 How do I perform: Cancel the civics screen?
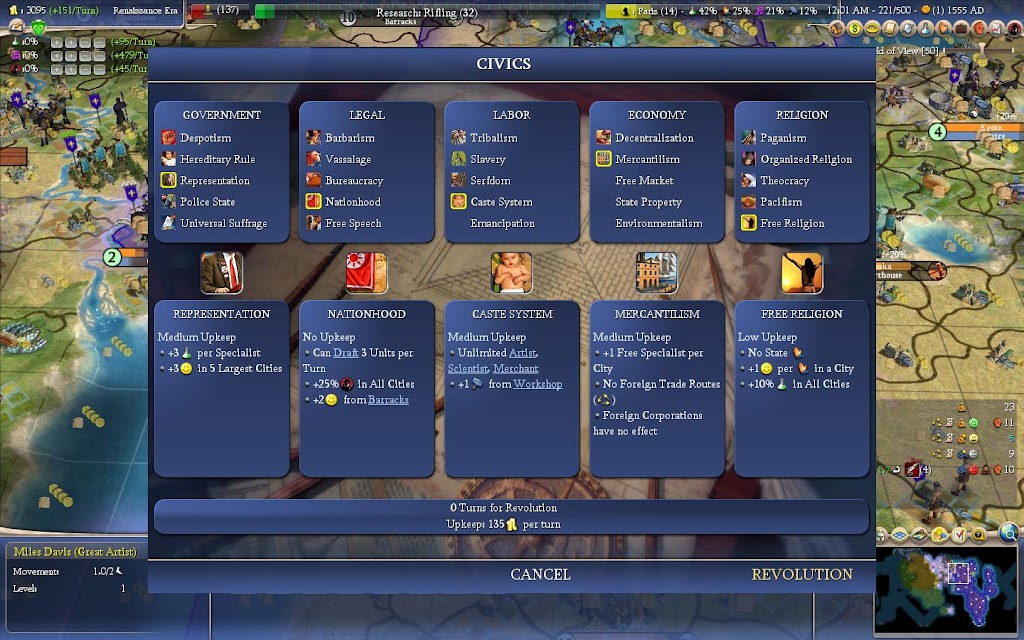pos(540,574)
